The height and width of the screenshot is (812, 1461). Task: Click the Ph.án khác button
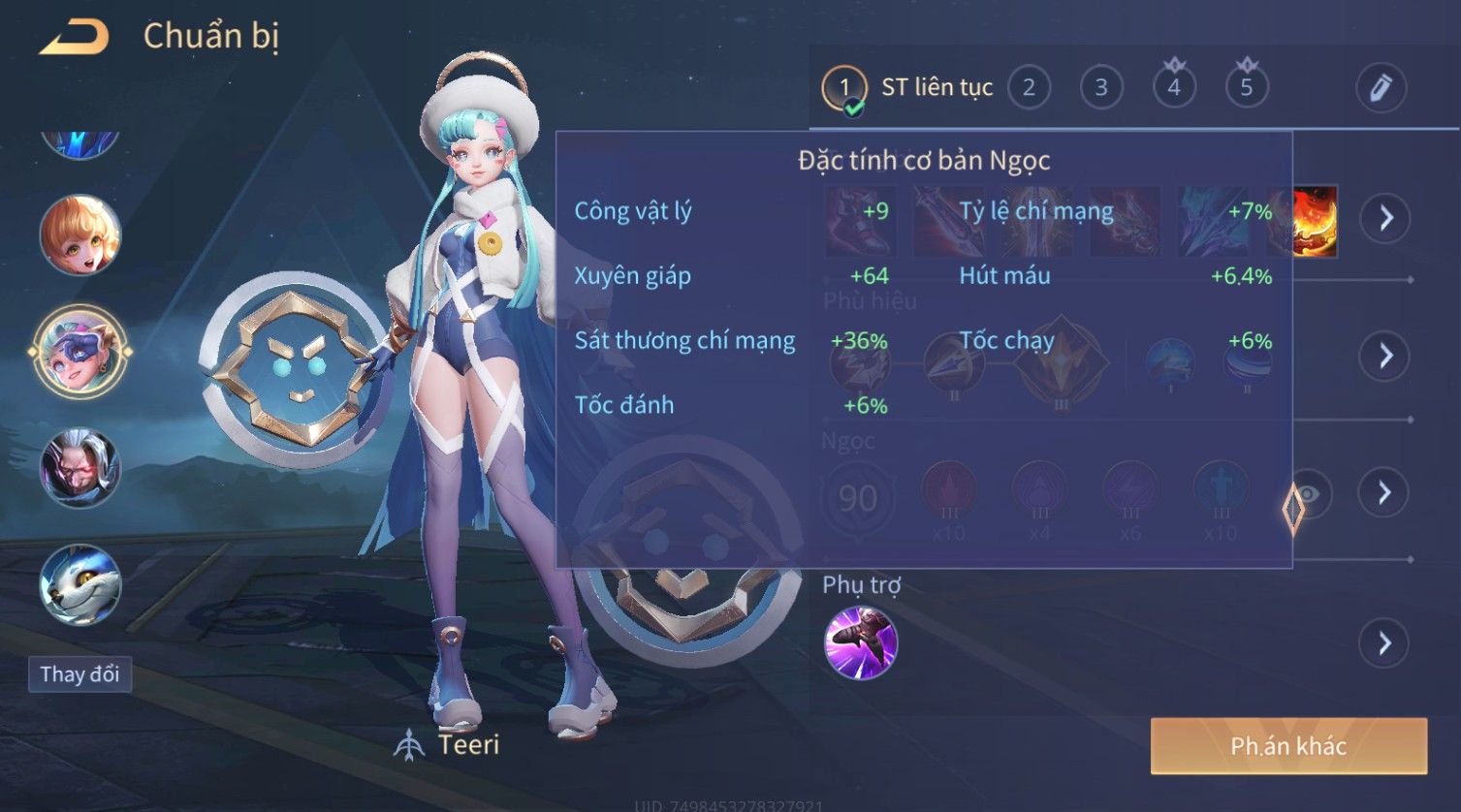tap(1288, 746)
